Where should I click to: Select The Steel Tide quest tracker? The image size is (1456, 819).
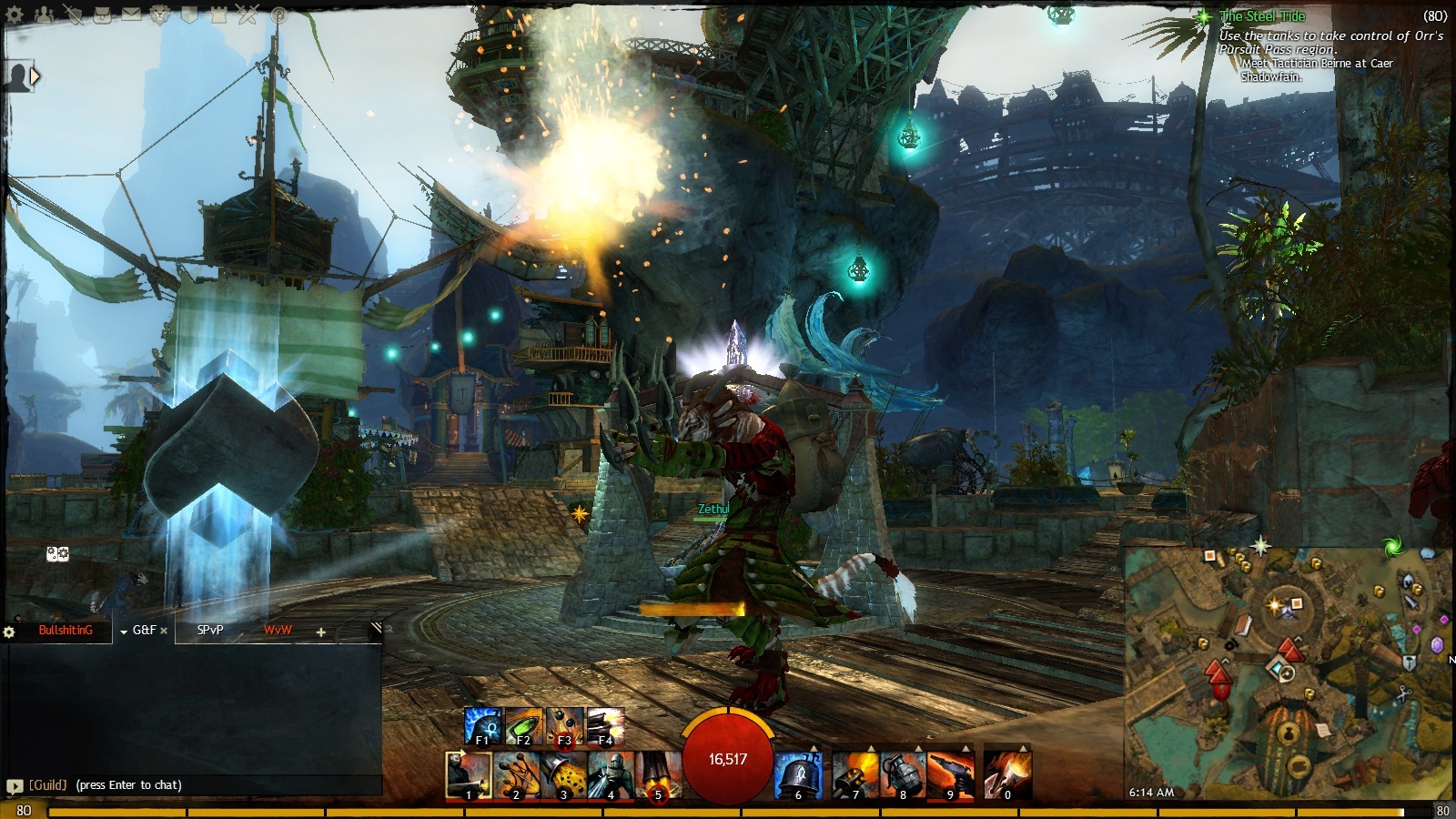click(x=1262, y=16)
